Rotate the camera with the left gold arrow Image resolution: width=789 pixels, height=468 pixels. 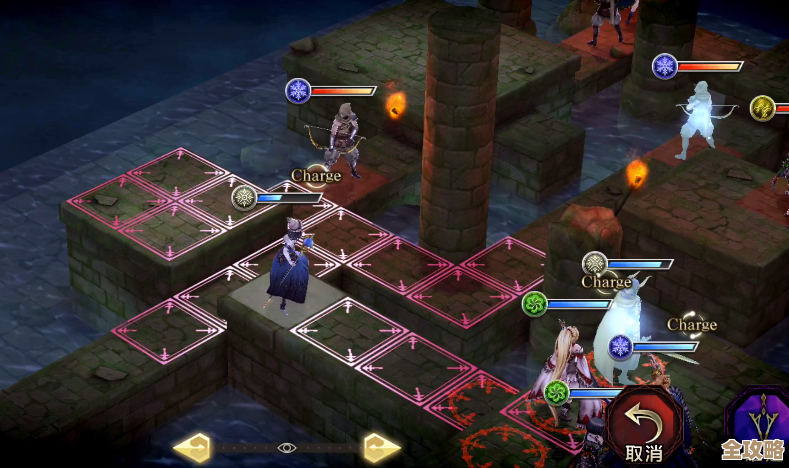(192, 446)
